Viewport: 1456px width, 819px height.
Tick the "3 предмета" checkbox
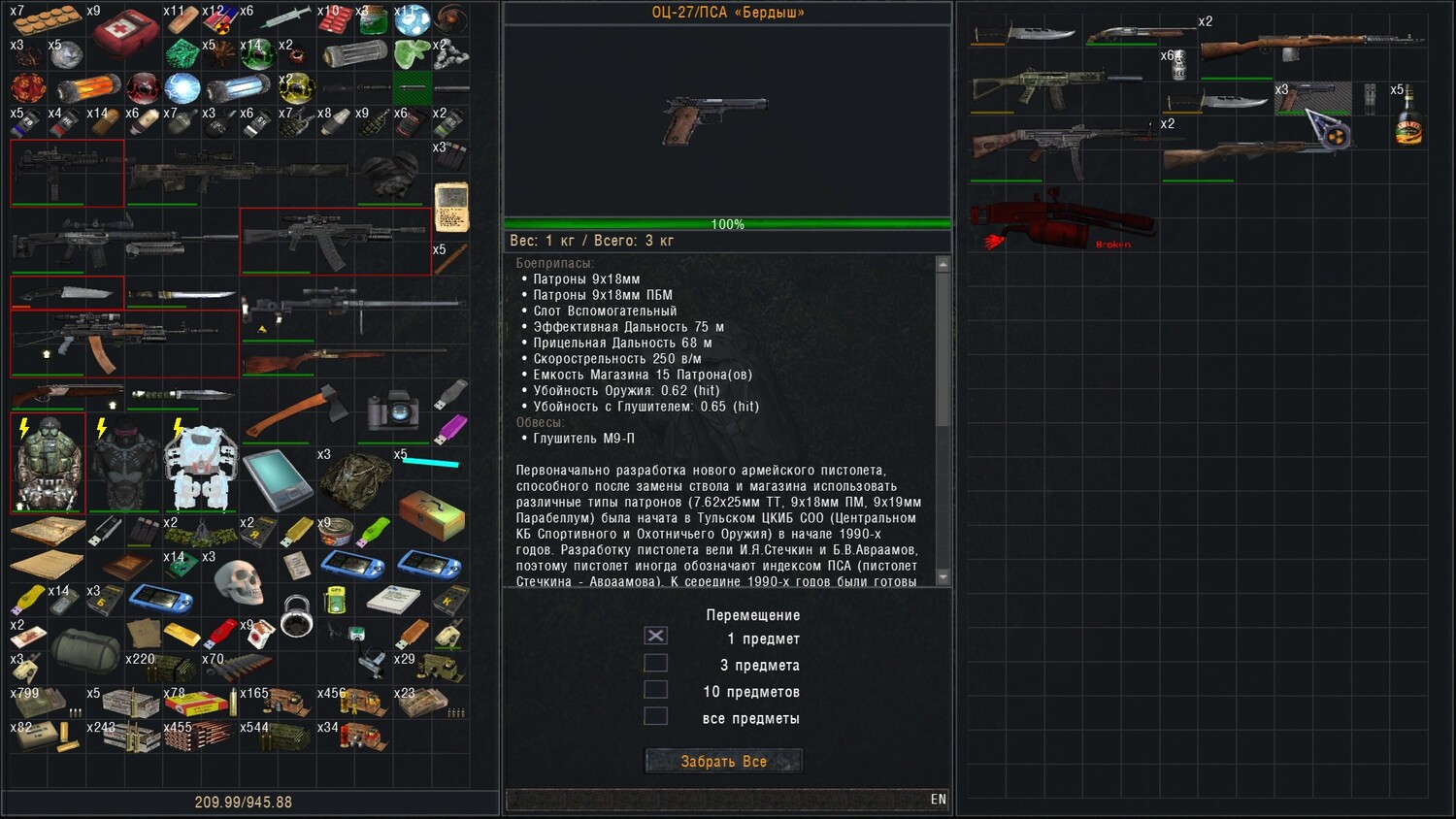pos(656,664)
